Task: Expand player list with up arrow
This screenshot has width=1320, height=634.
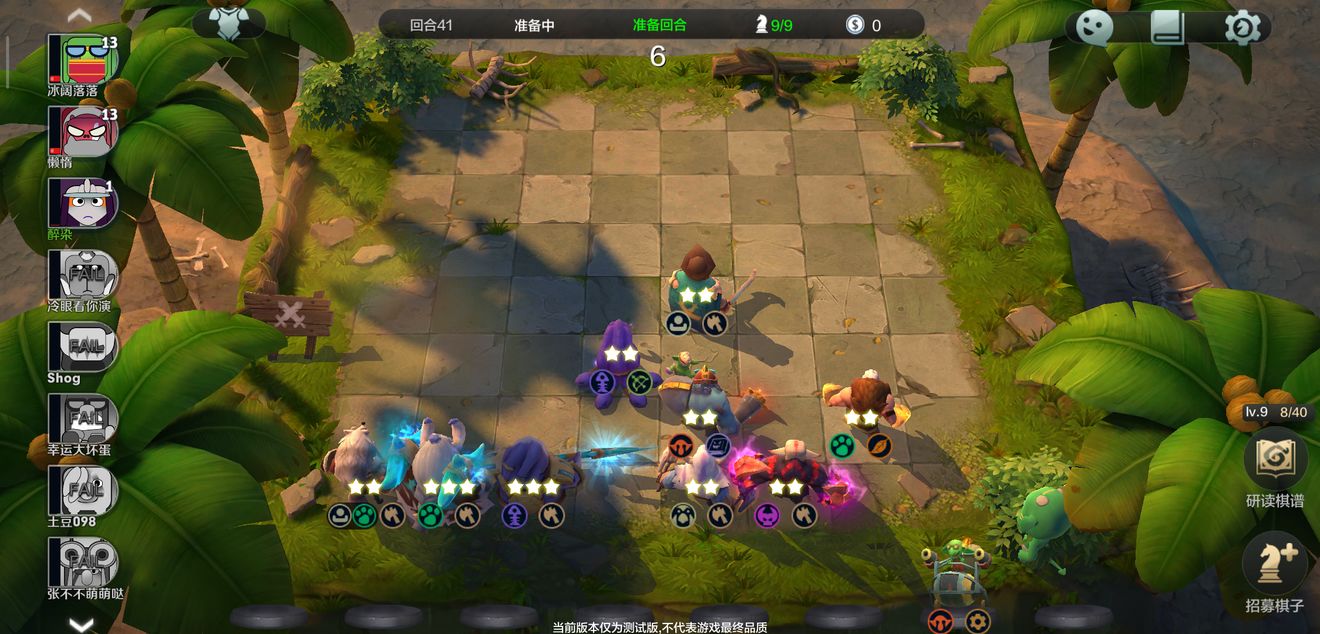Action: tap(80, 14)
